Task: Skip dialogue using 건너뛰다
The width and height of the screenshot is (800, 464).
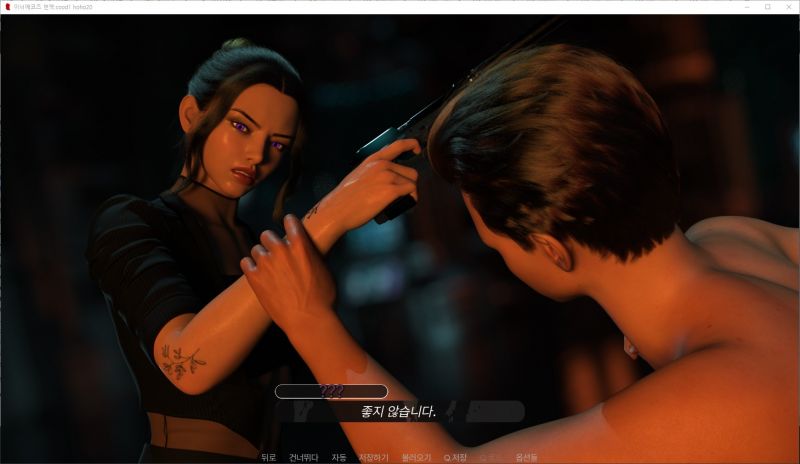Action: 303,457
